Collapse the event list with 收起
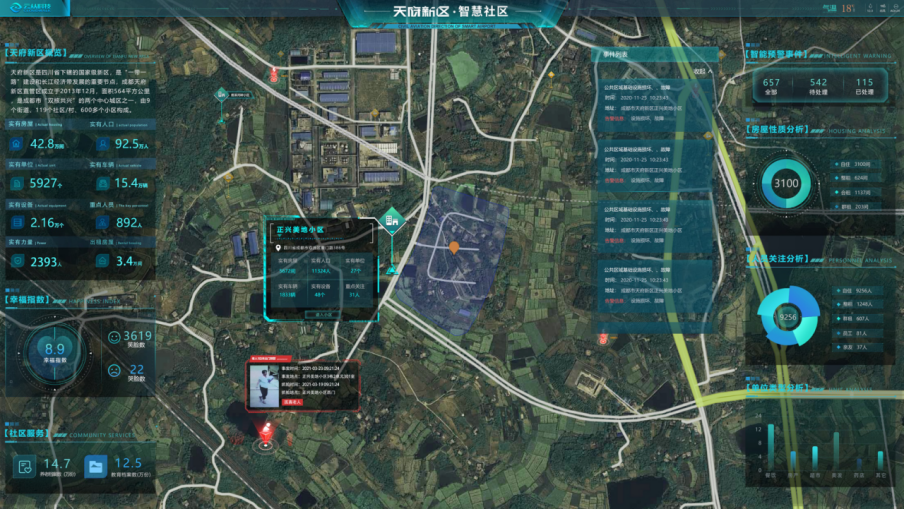Screen dimensions: 905x509 [x=700, y=72]
